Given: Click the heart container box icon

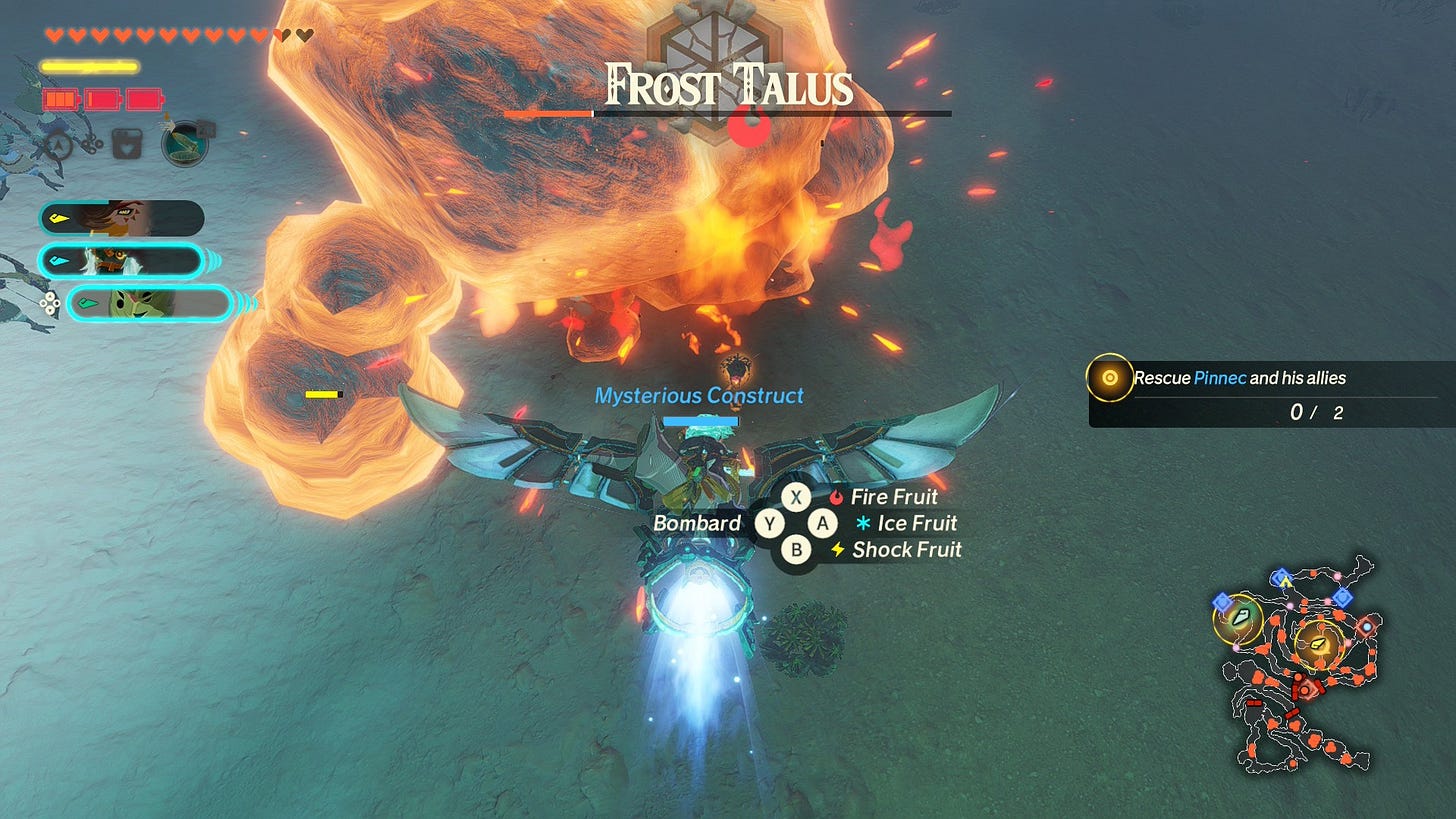Looking at the screenshot, I should (x=127, y=145).
